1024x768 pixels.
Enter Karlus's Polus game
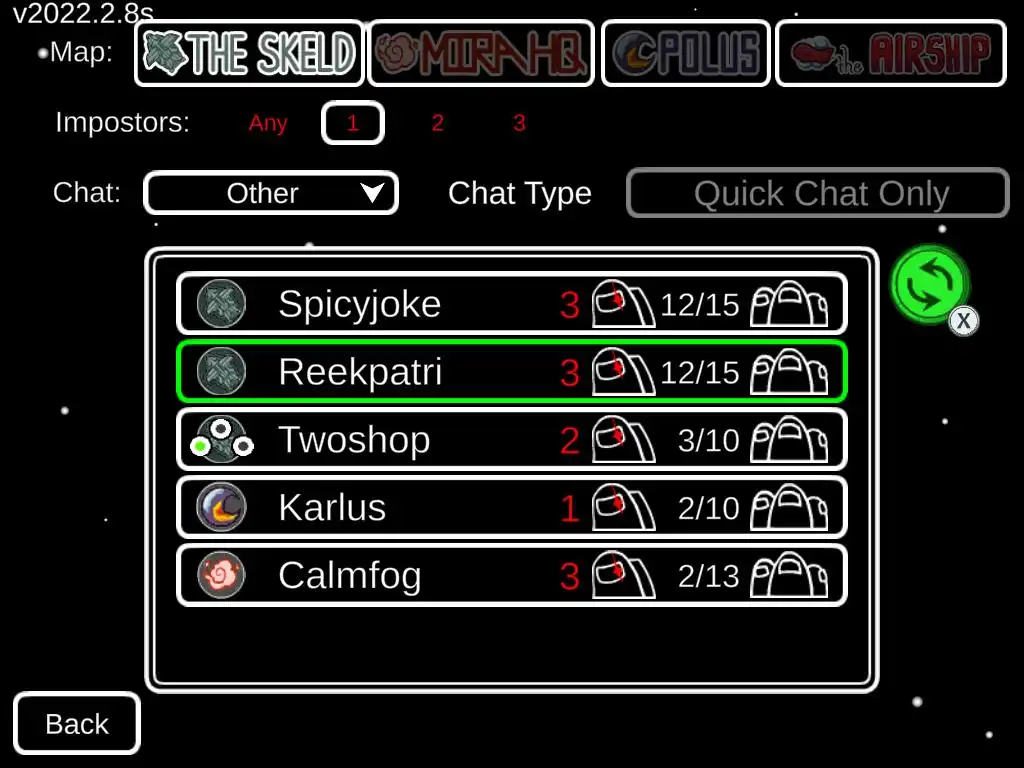[512, 507]
